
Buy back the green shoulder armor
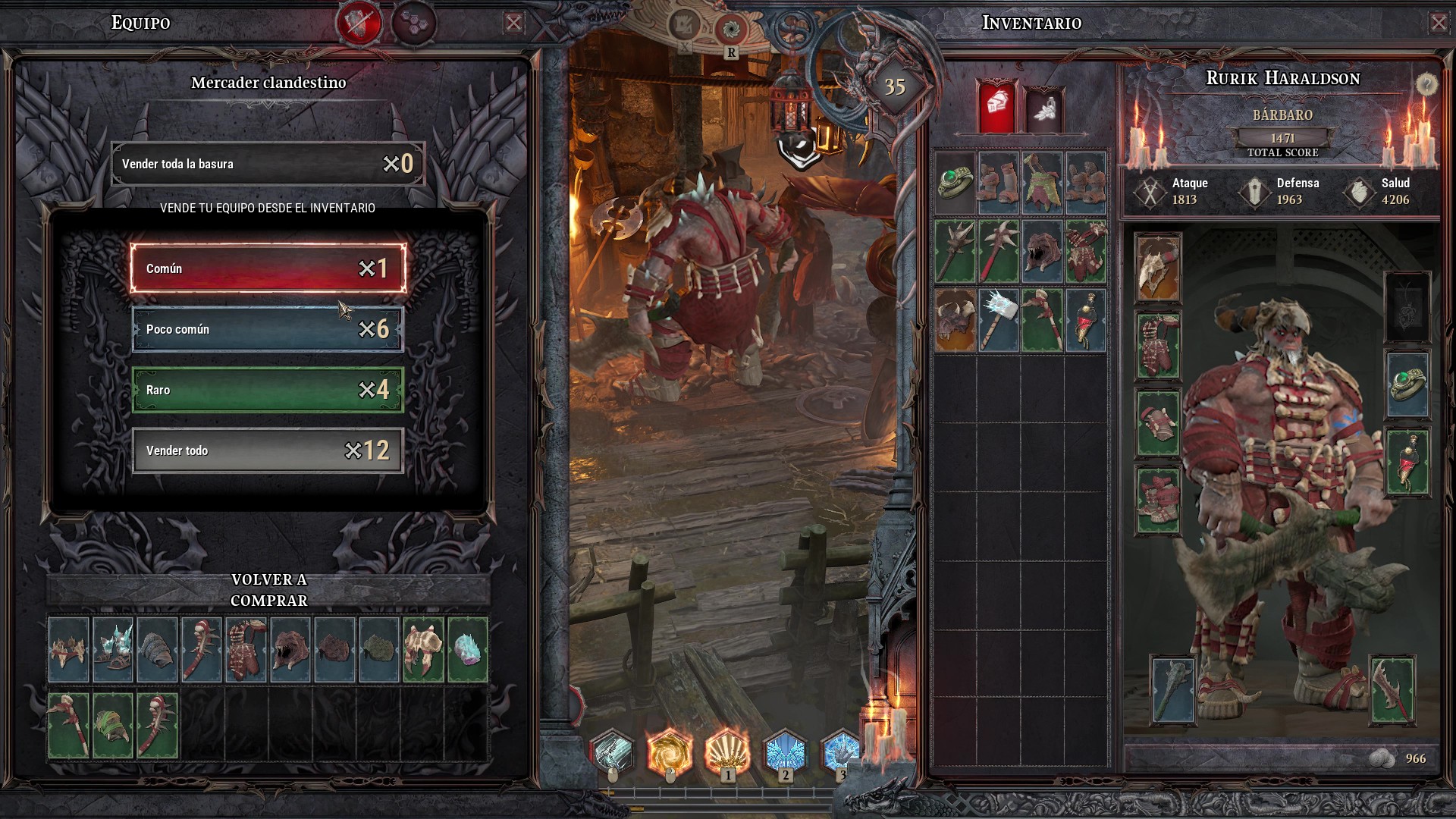tap(113, 726)
